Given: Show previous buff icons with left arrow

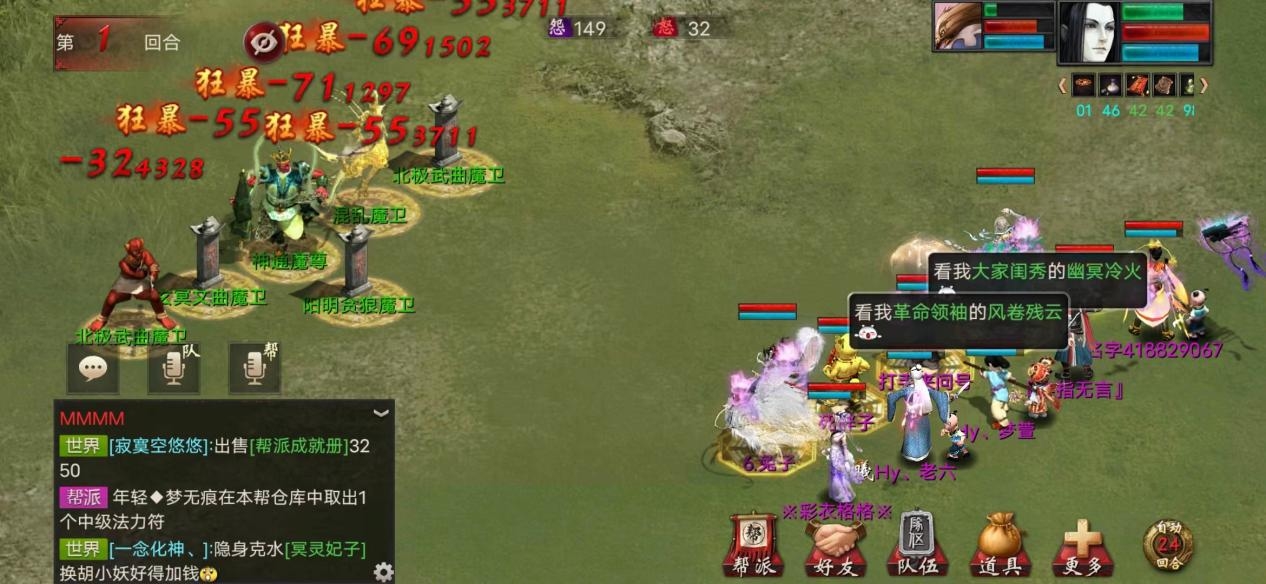Looking at the screenshot, I should tap(1062, 85).
